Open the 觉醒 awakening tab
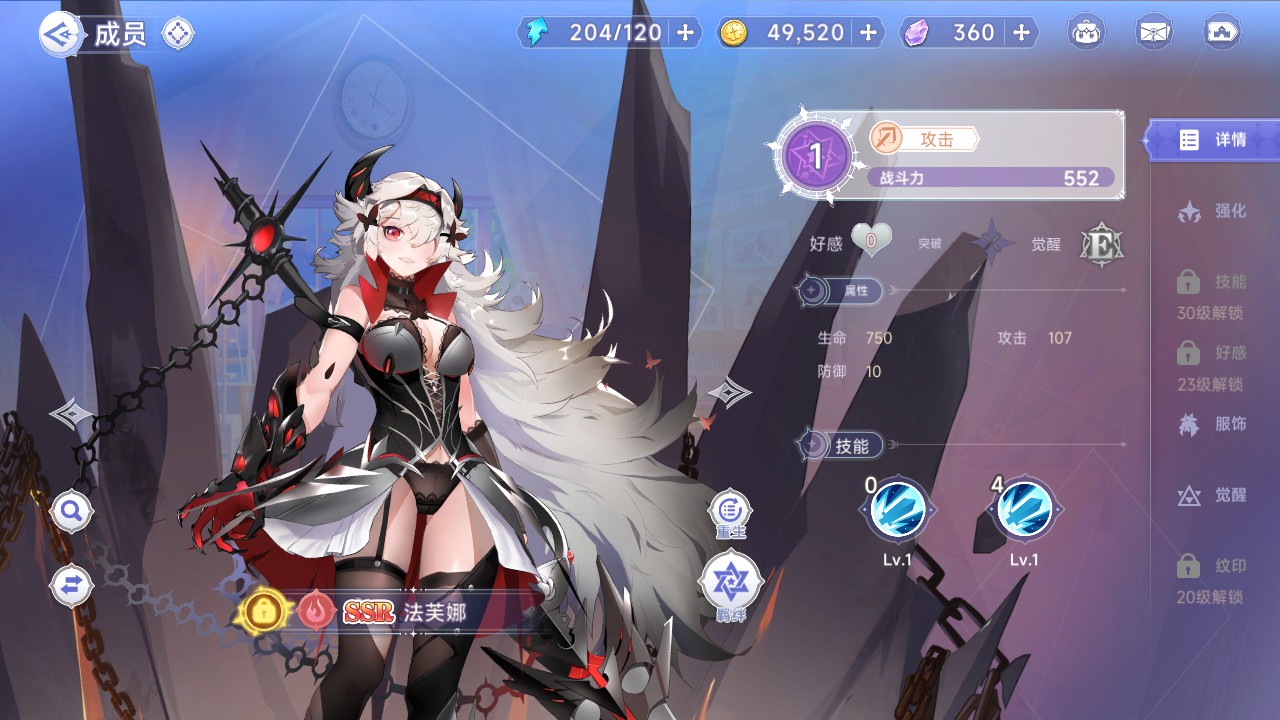1280x720 pixels. tap(1213, 495)
